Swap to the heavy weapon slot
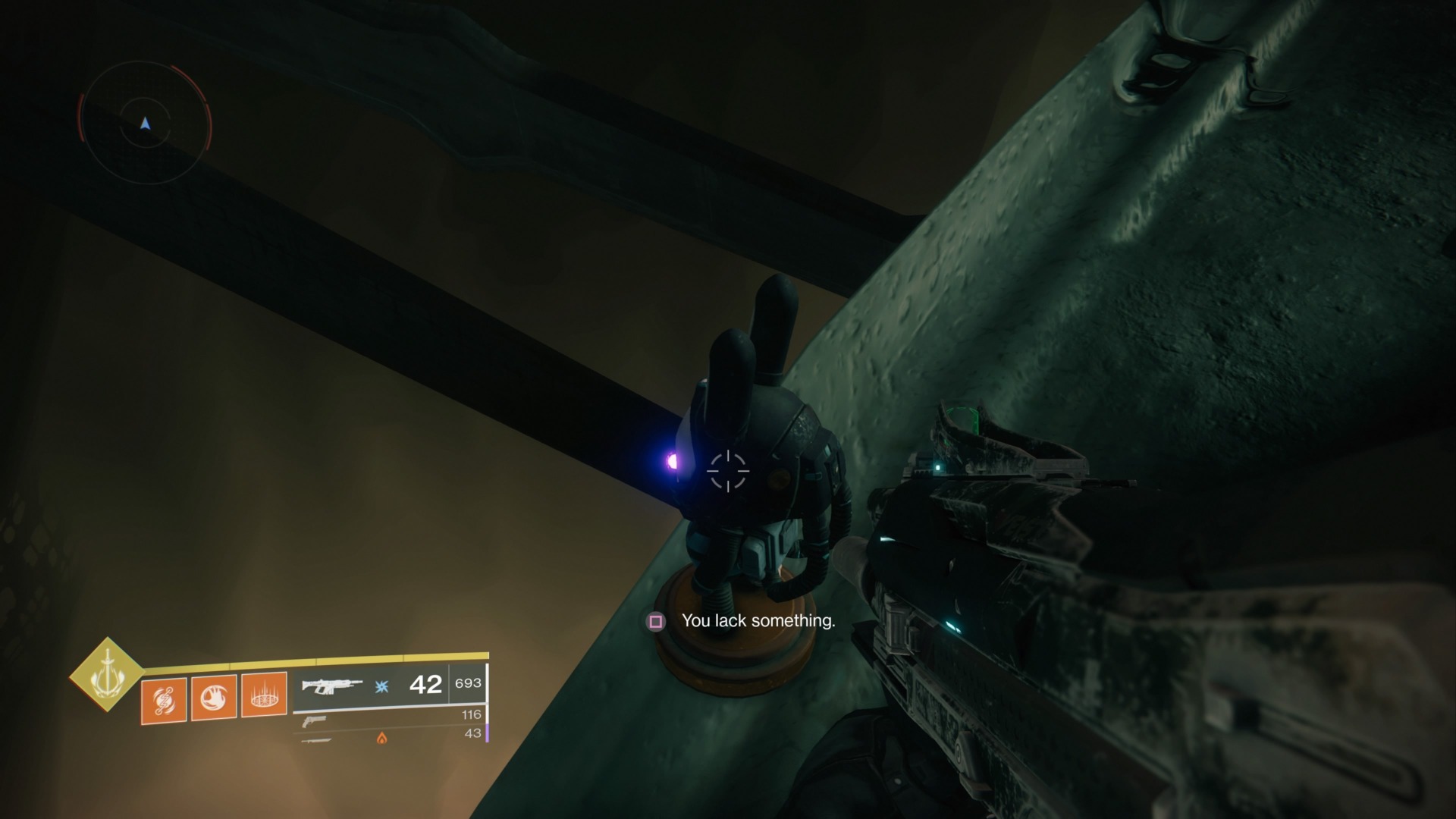Image resolution: width=1456 pixels, height=819 pixels. click(x=316, y=739)
